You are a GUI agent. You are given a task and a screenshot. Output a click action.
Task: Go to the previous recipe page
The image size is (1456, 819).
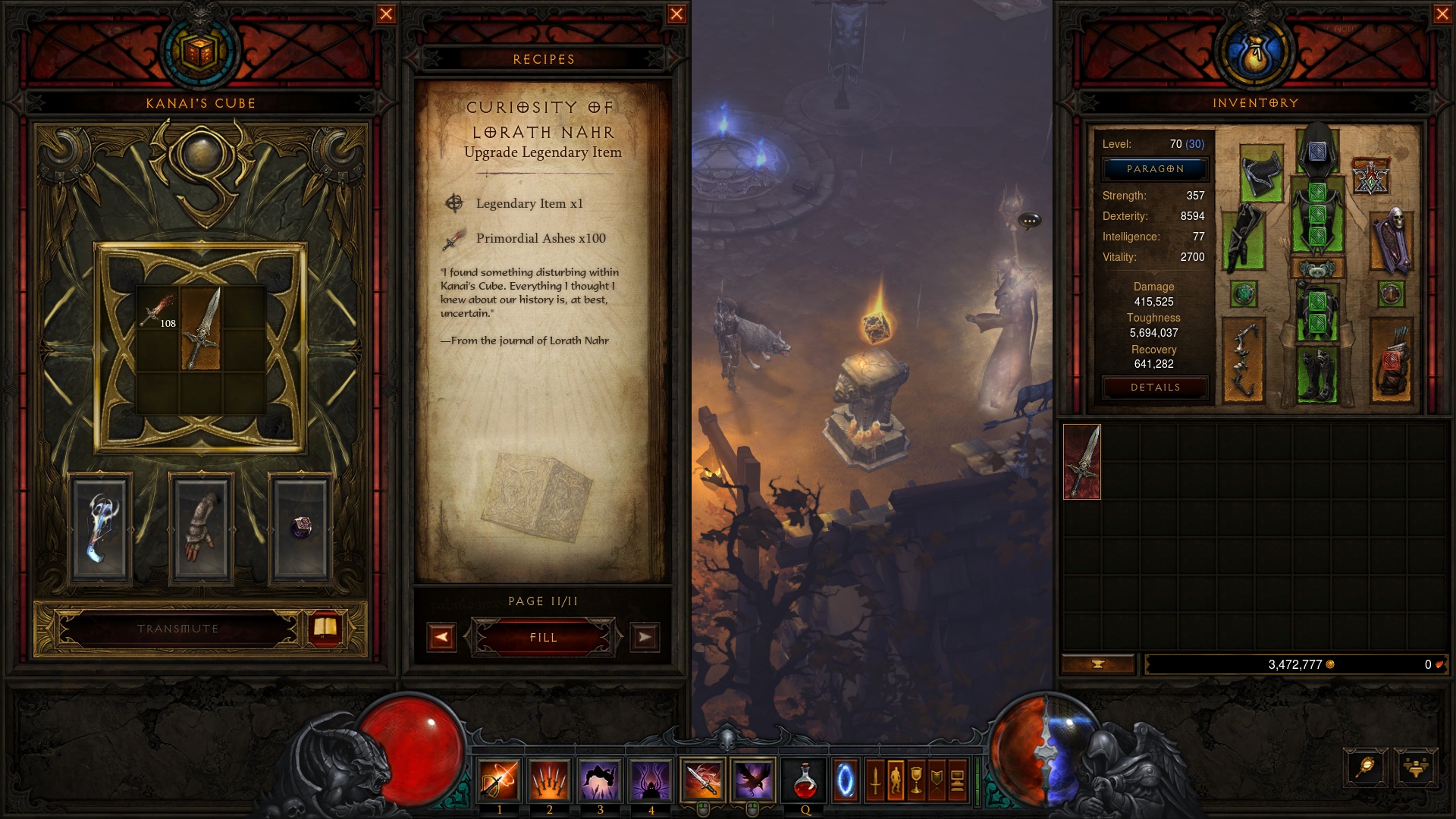pos(441,638)
